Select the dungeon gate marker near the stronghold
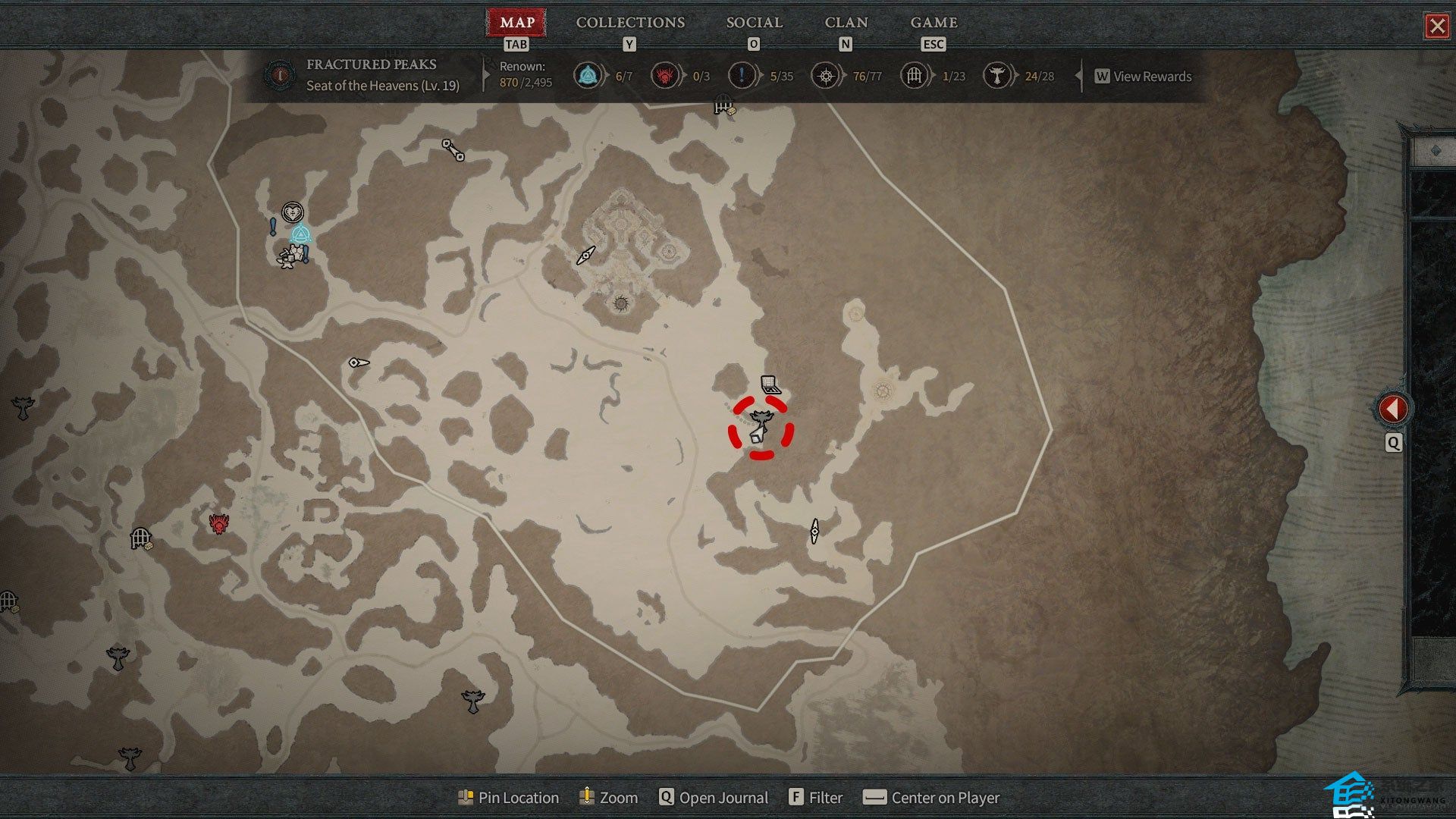 tap(141, 538)
